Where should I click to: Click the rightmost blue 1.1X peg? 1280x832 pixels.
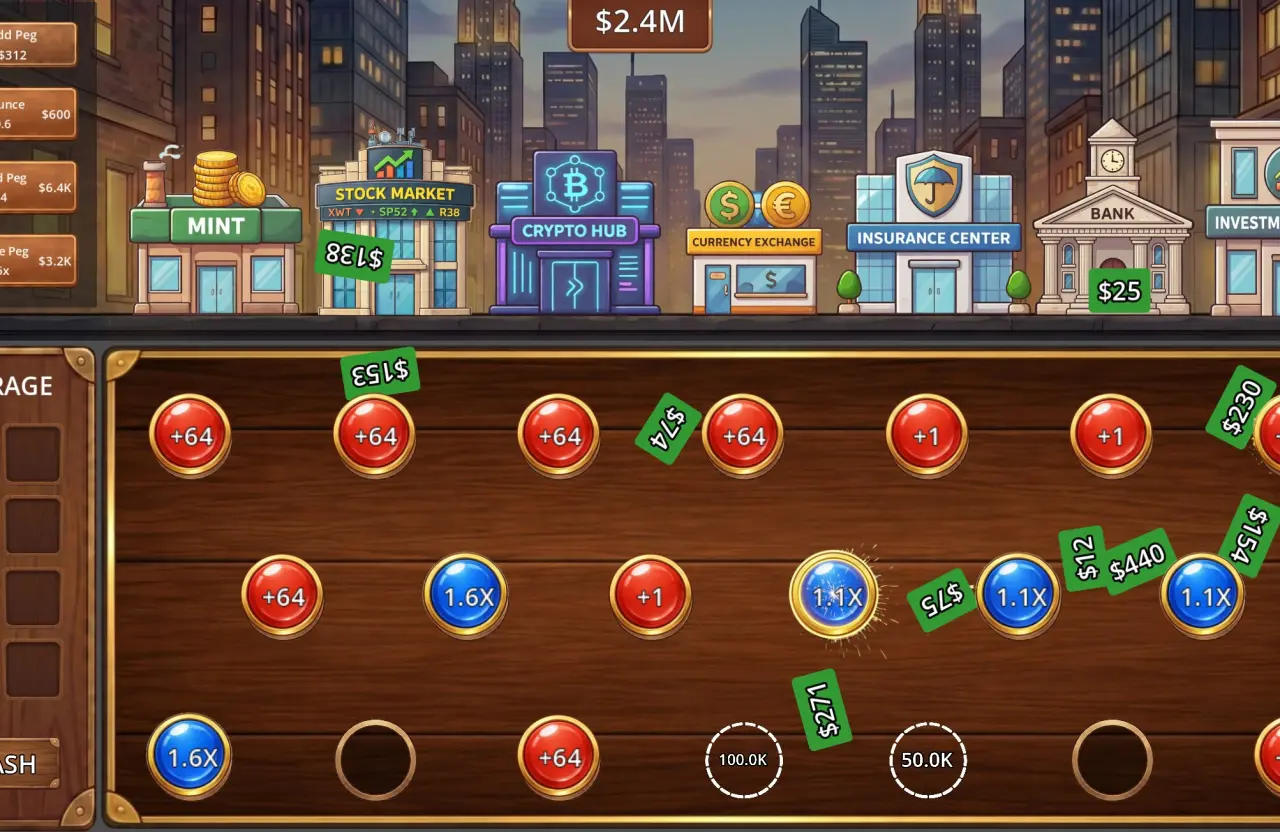pos(1203,594)
